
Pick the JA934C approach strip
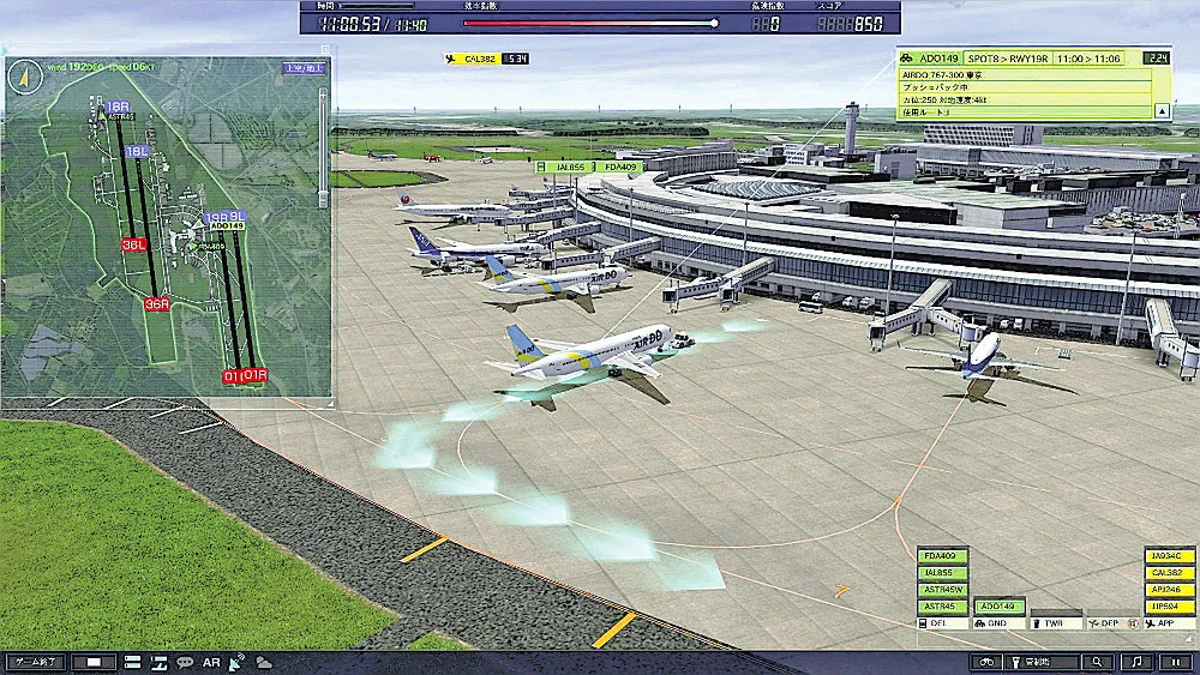pyautogui.click(x=1169, y=556)
